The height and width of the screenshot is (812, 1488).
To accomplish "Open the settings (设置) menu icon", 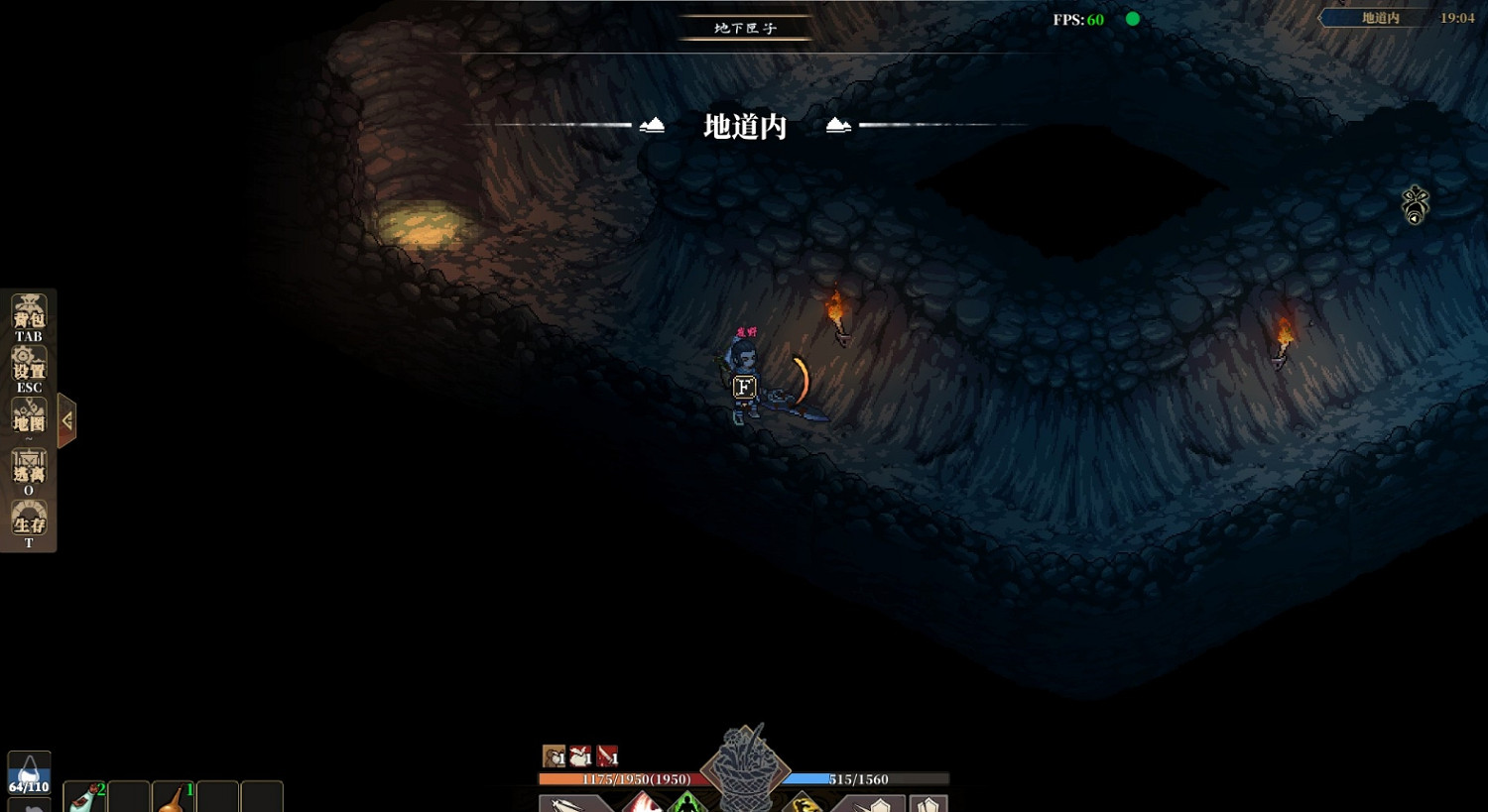I will (29, 365).
